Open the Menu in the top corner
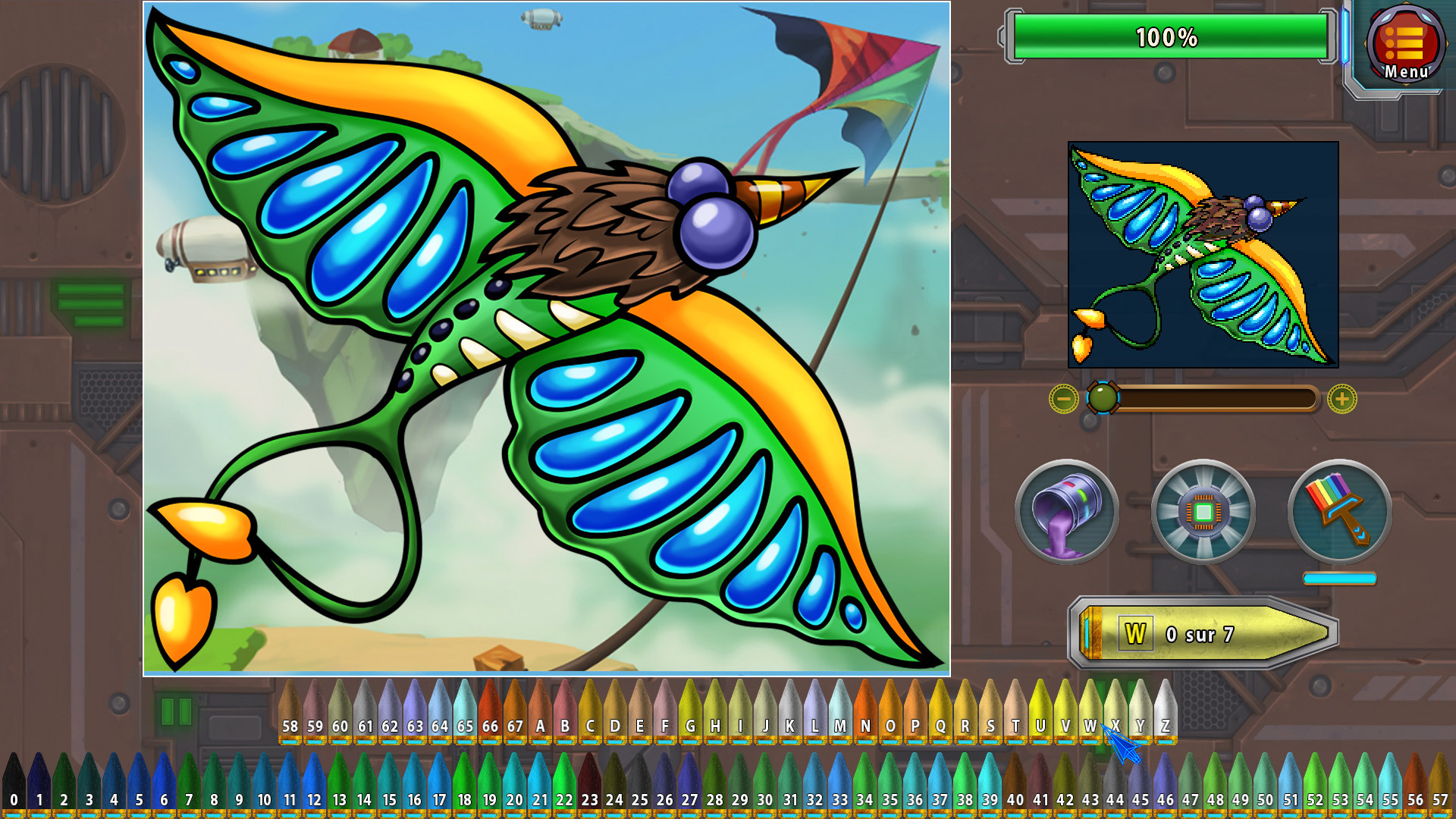Image resolution: width=1456 pixels, height=819 pixels. 1407,45
